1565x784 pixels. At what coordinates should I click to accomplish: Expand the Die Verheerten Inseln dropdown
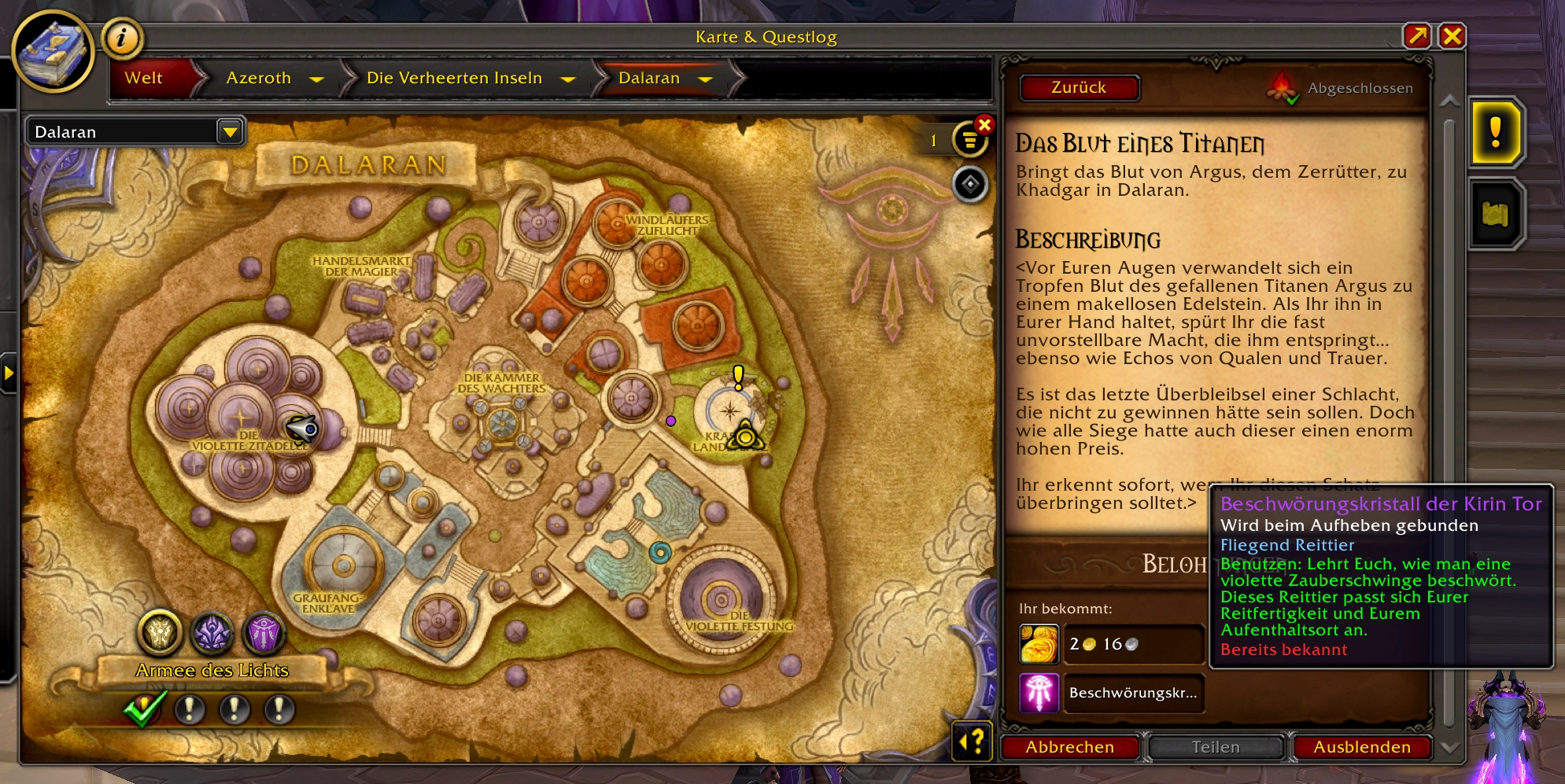pos(569,79)
